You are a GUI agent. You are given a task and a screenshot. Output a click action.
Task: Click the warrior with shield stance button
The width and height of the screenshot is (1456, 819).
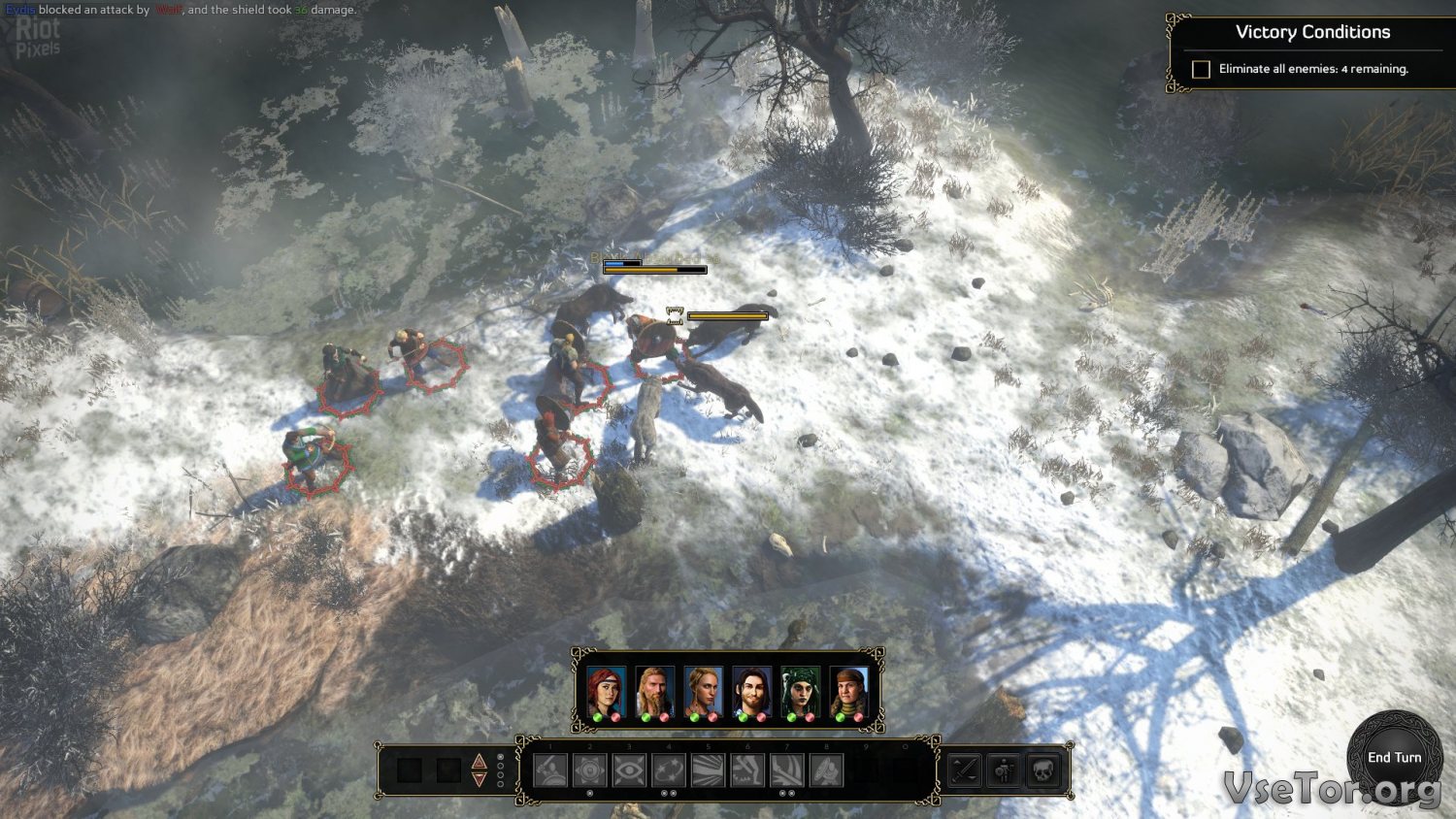click(1004, 770)
